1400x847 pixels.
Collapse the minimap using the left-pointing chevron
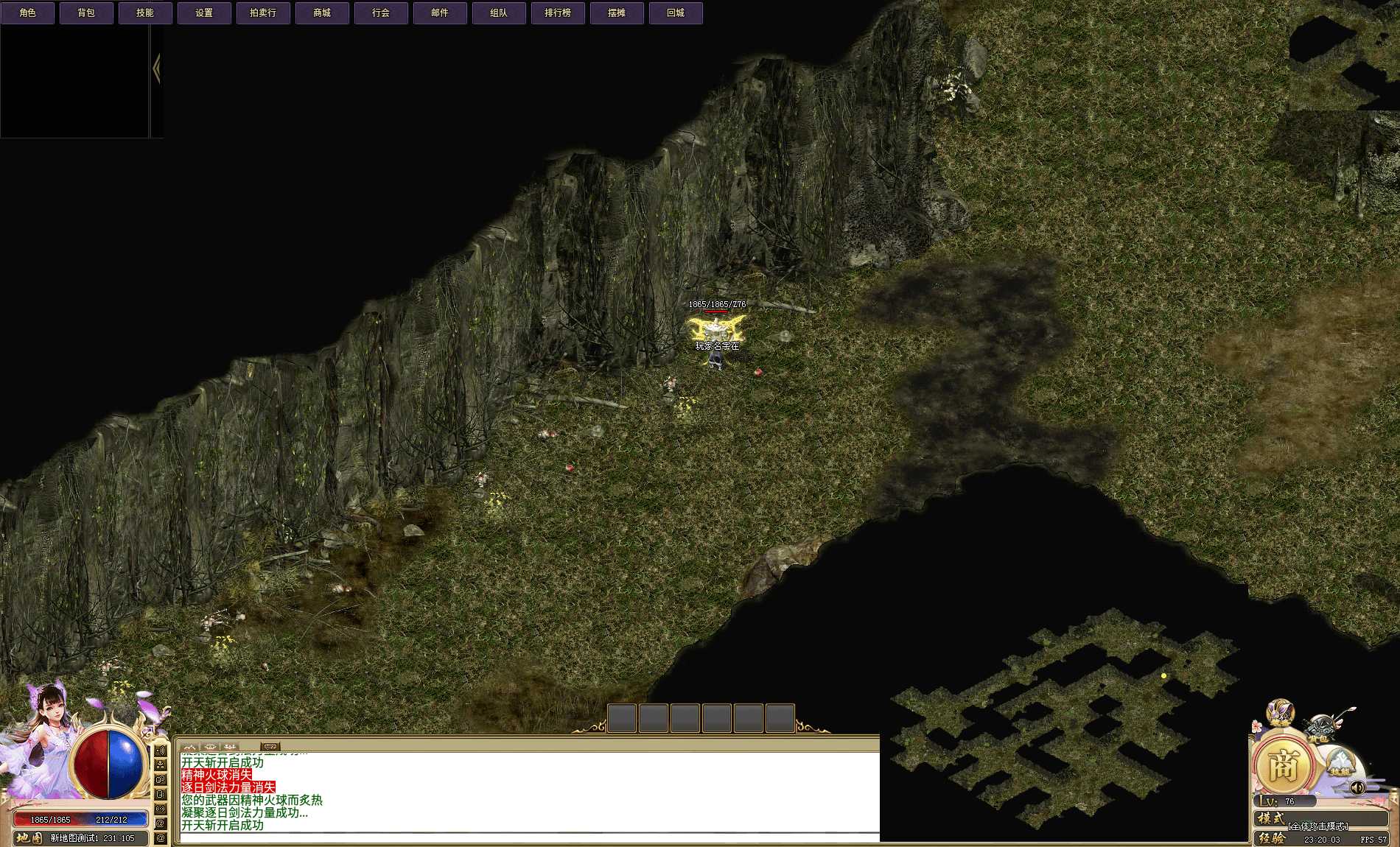(x=157, y=68)
